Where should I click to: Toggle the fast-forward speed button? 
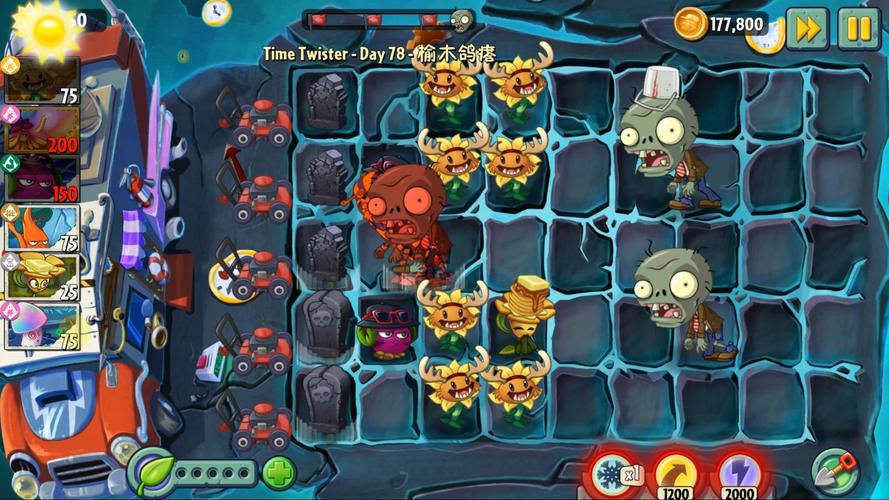point(807,27)
